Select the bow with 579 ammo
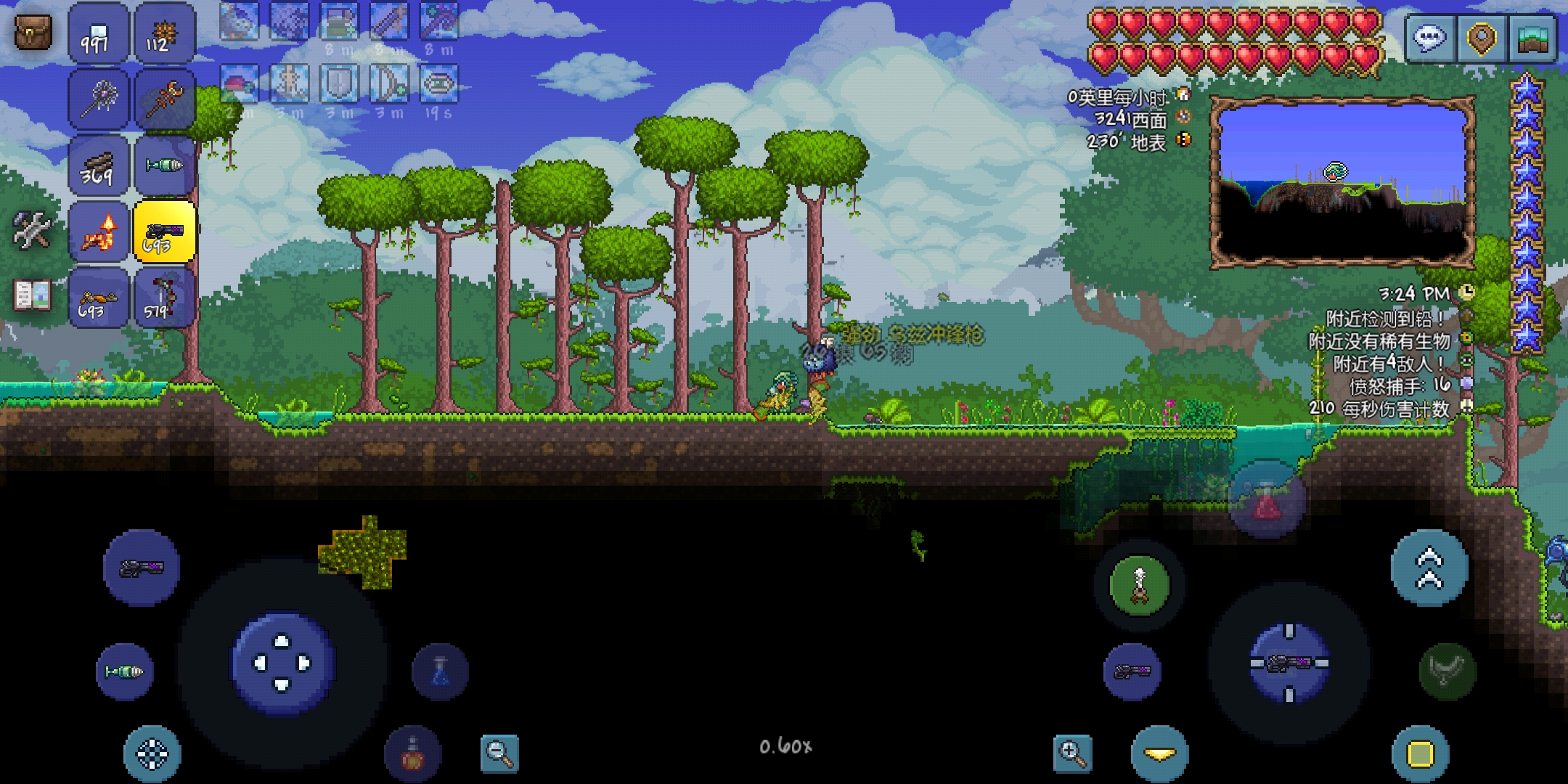The image size is (1568, 784). (164, 298)
